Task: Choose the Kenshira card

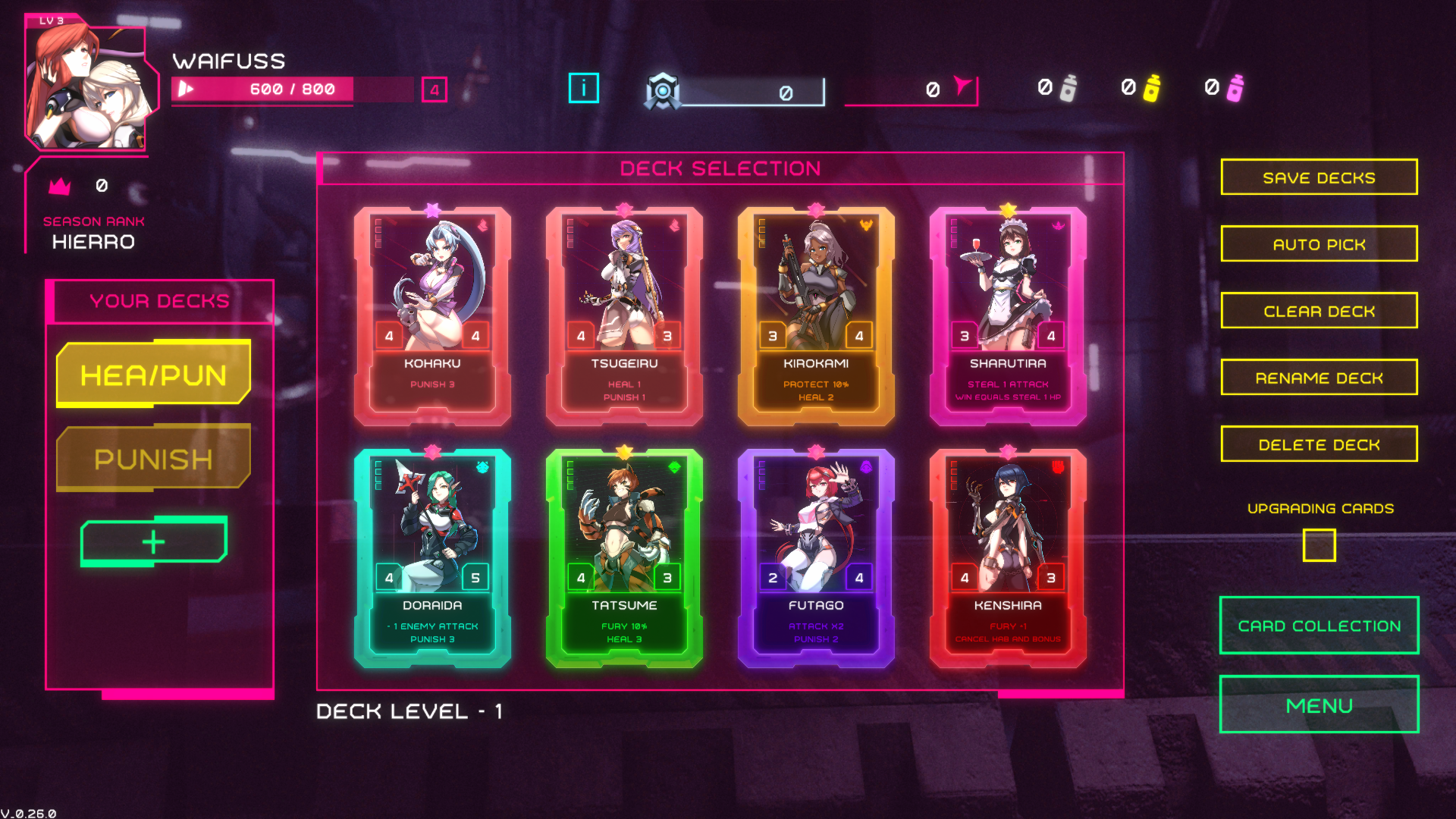Action: [x=1008, y=557]
